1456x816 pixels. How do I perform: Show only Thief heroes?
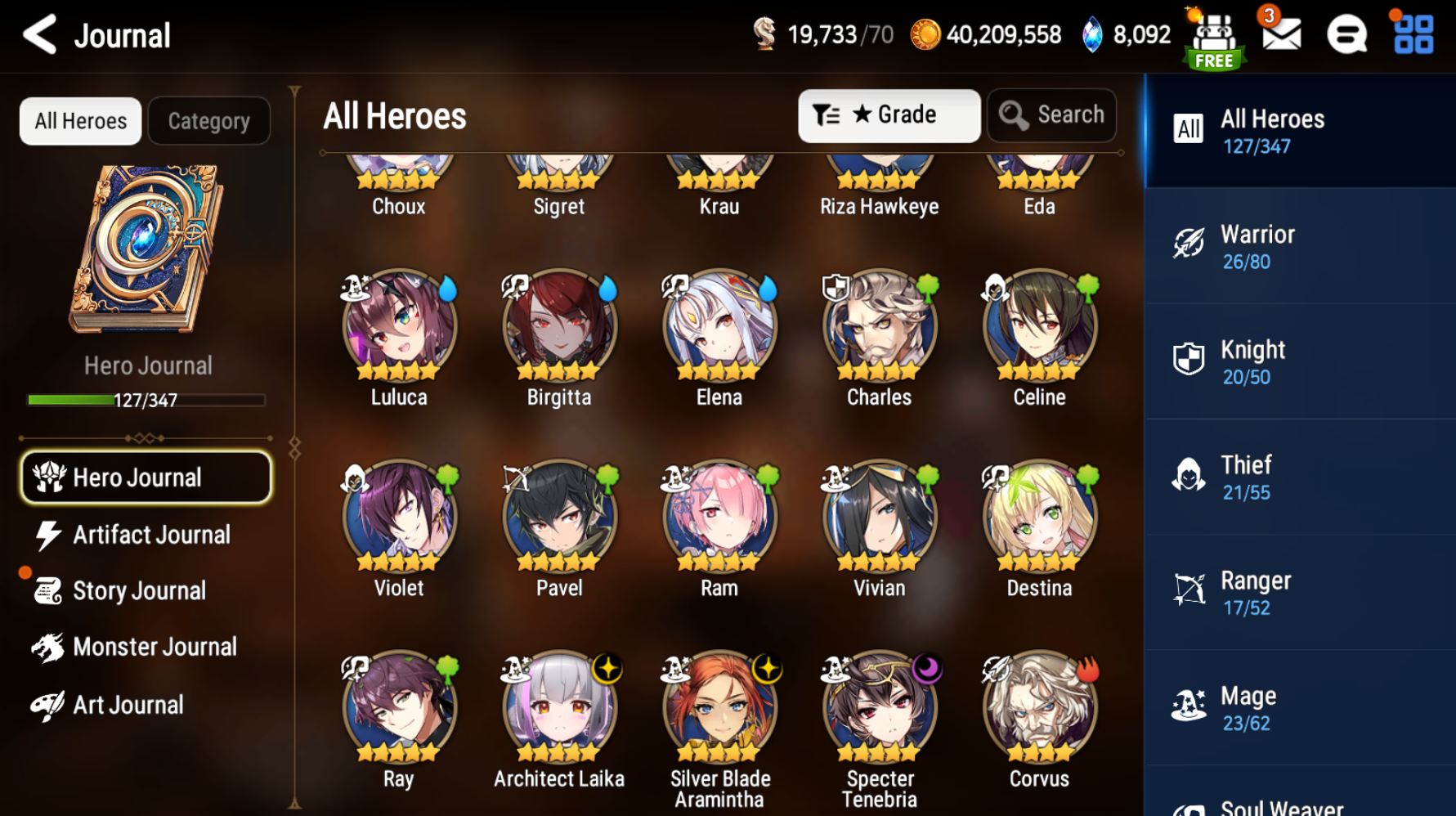click(1300, 477)
